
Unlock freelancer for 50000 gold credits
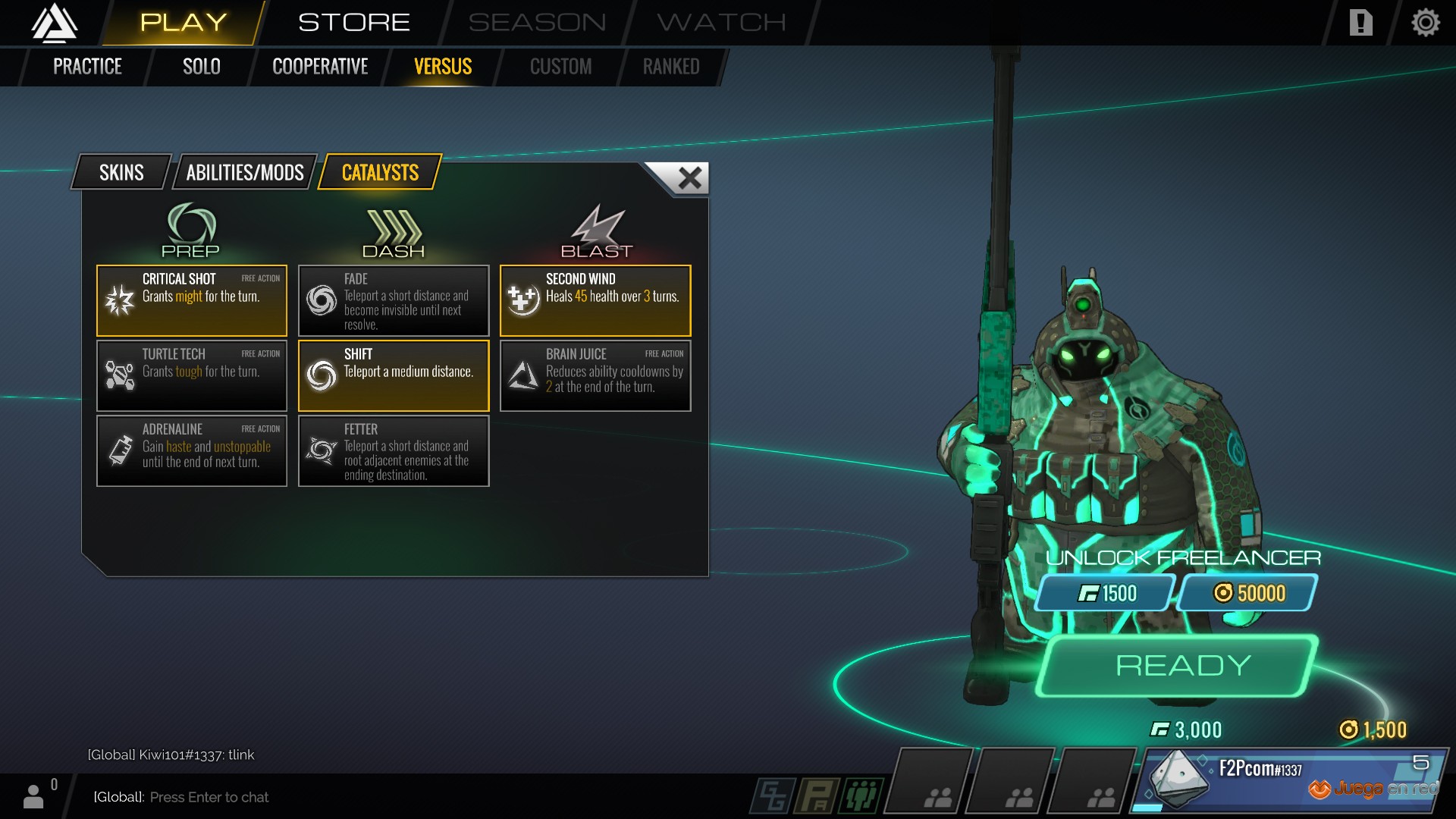1248,593
